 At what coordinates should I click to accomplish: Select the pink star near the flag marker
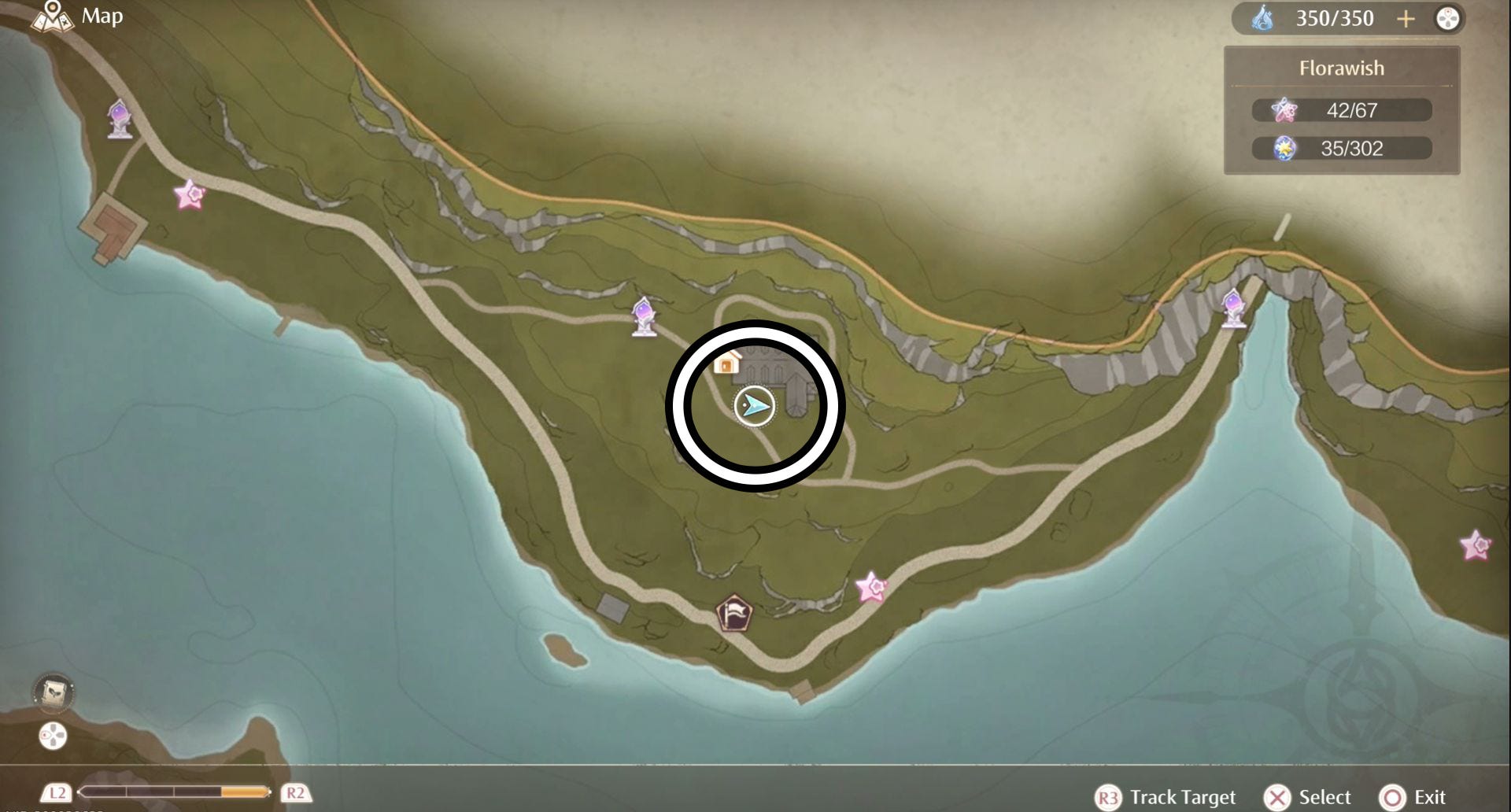870,587
